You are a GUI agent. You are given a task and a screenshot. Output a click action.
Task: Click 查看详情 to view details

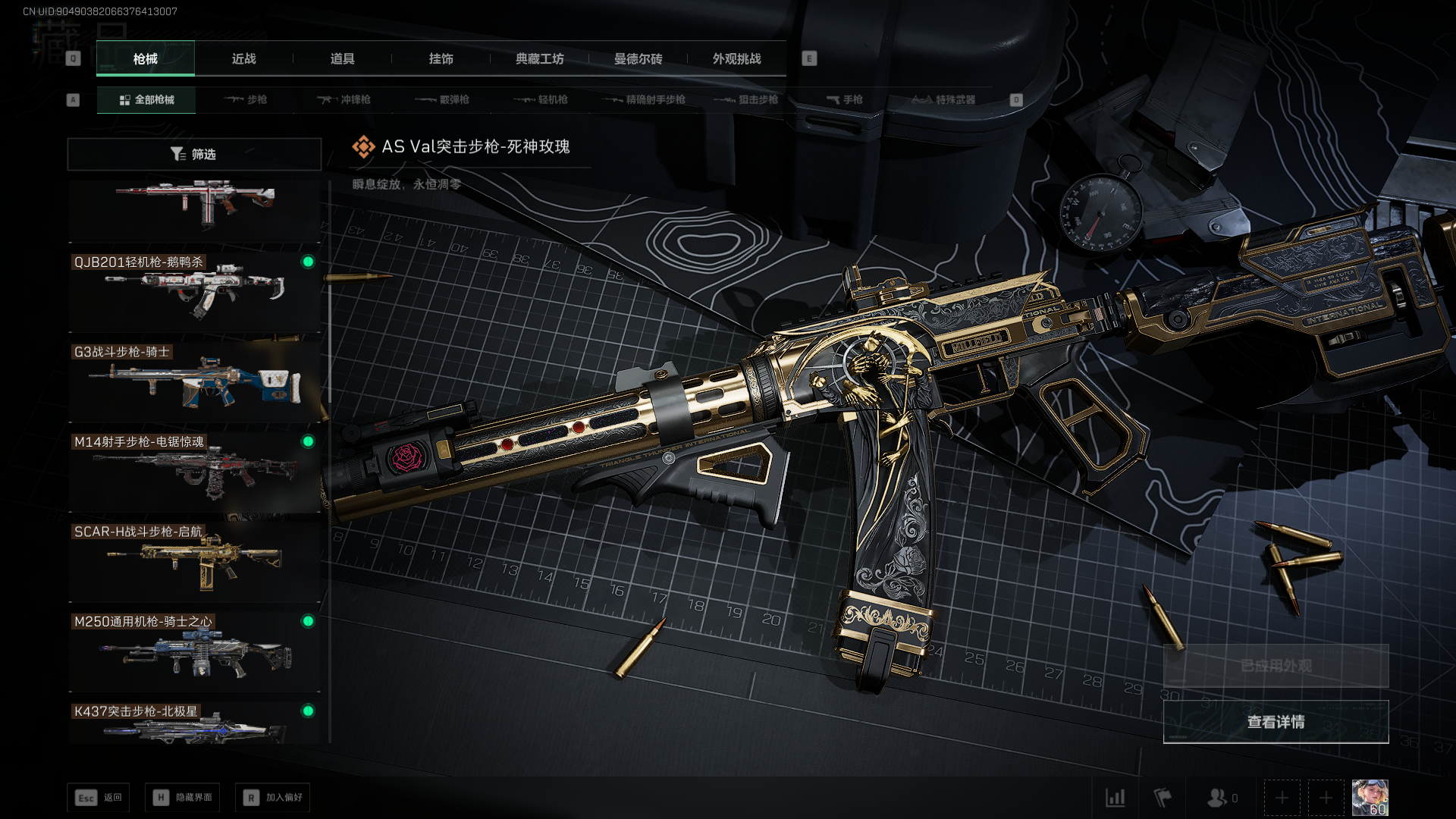[x=1276, y=722]
